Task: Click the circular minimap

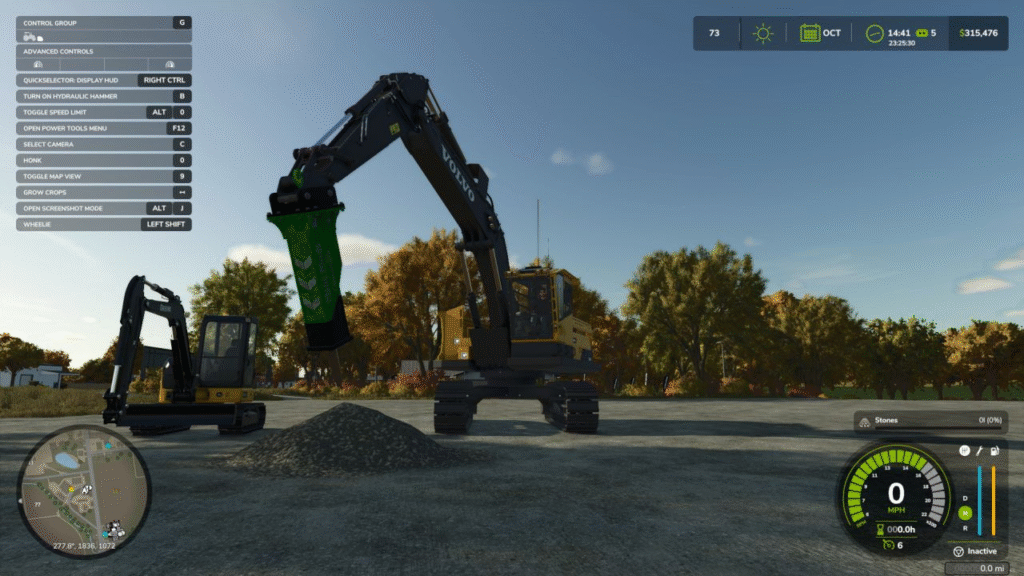Action: click(84, 491)
